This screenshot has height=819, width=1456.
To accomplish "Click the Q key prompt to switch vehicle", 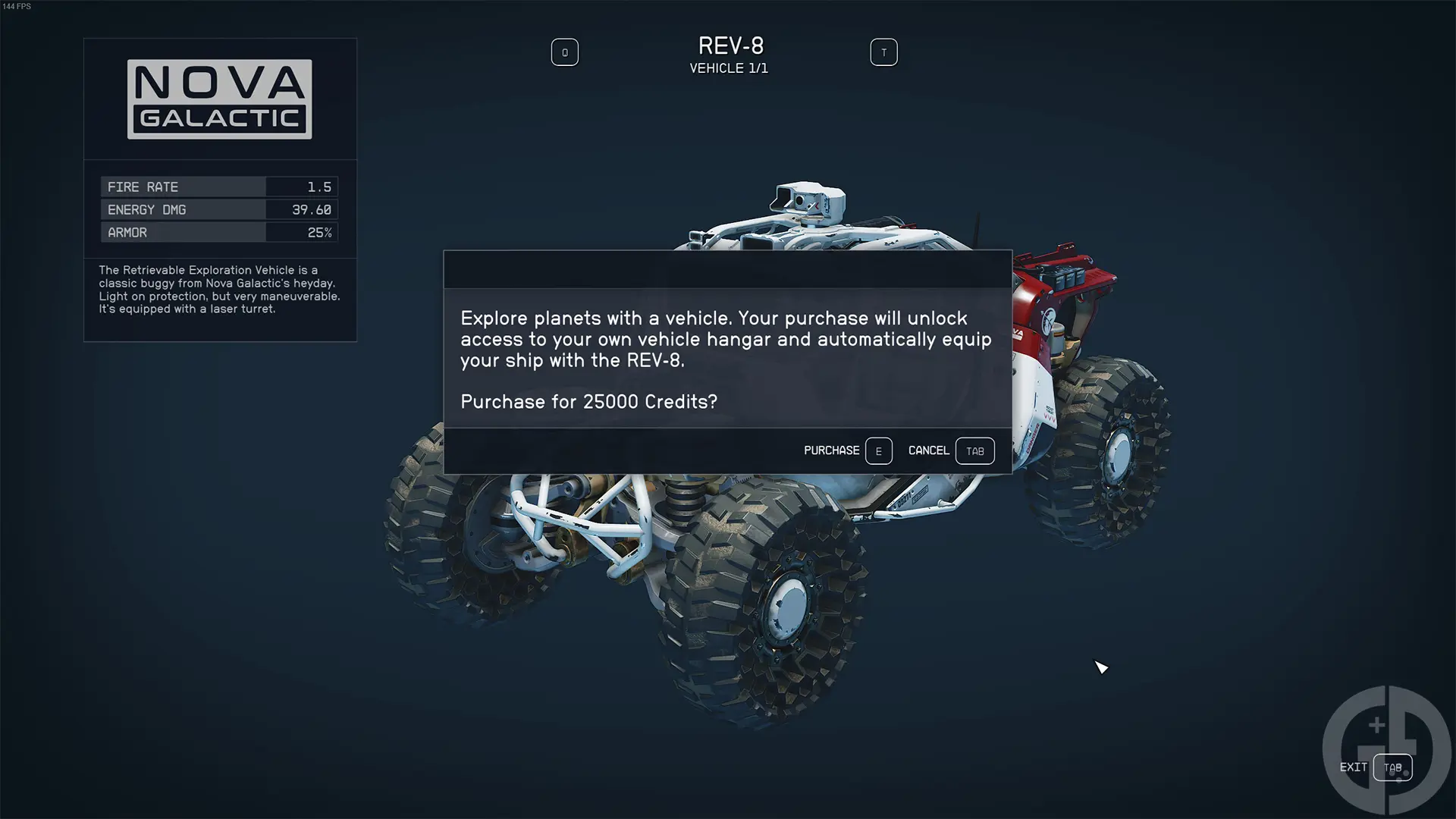I will [565, 52].
